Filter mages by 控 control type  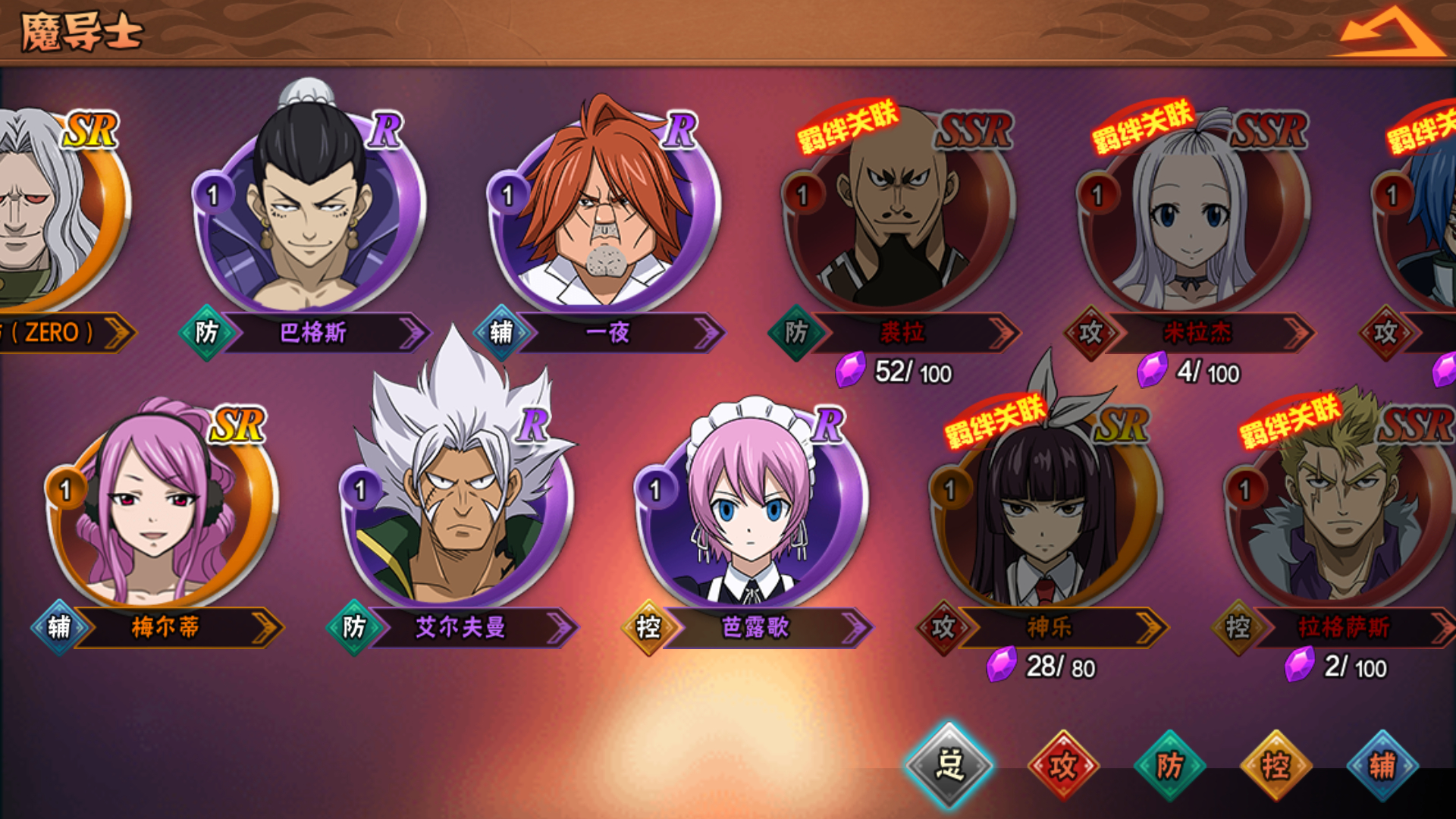[1276, 766]
